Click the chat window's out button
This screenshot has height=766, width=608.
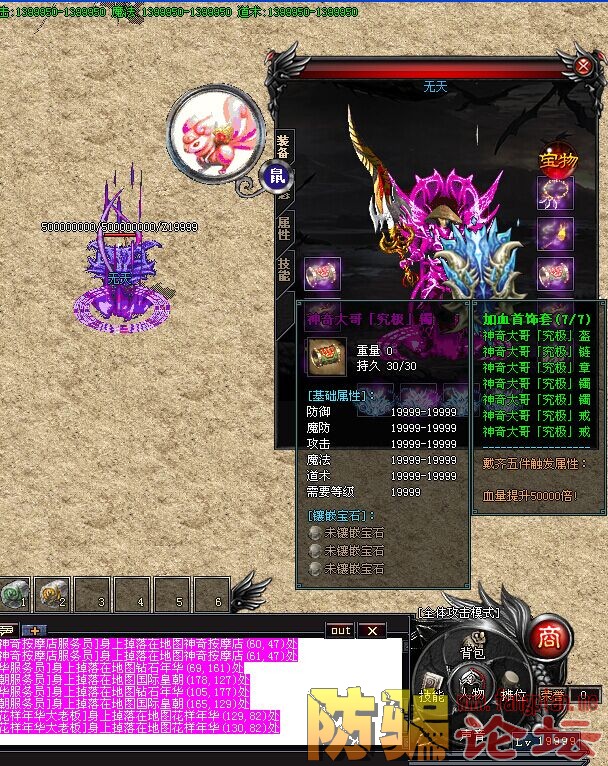[341, 630]
